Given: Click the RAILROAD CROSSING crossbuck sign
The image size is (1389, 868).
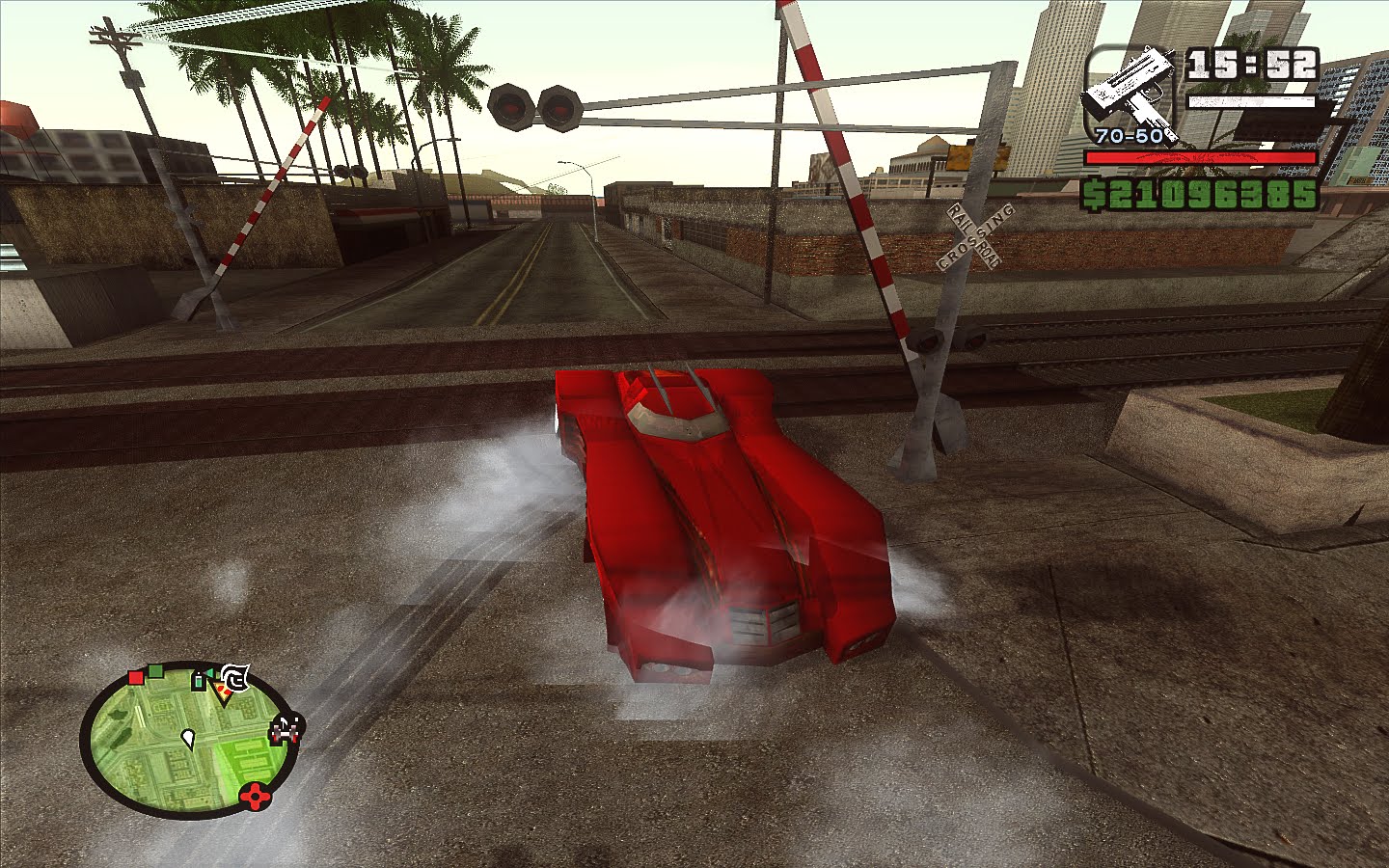Looking at the screenshot, I should click(972, 234).
